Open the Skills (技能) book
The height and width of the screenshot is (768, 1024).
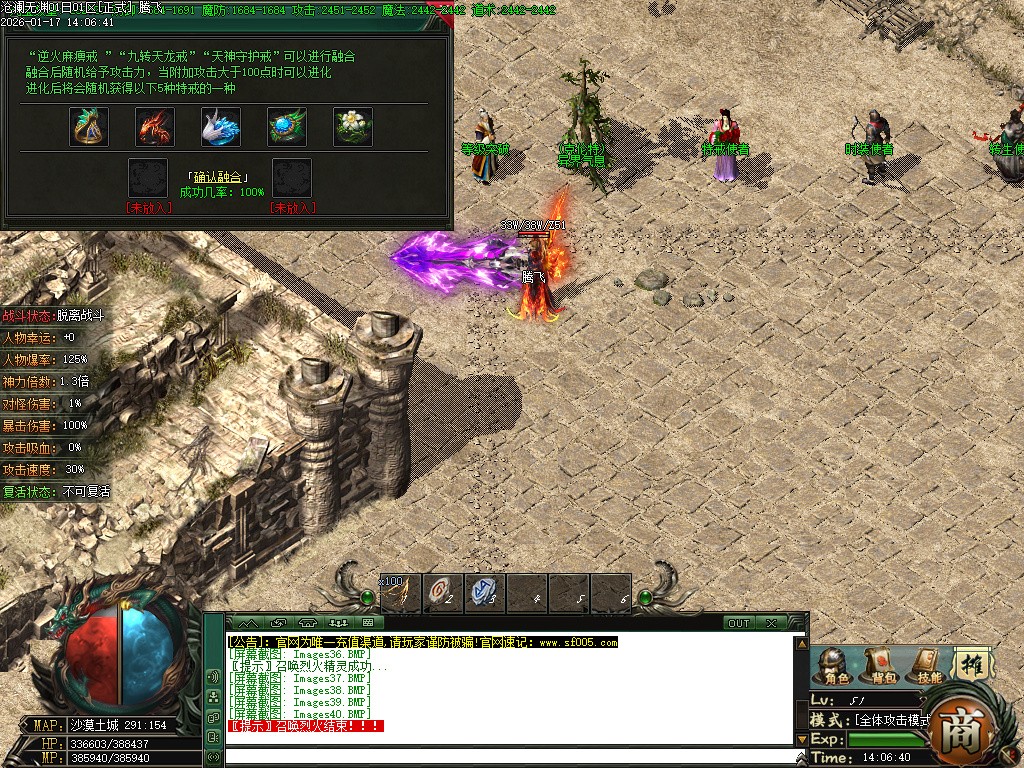(928, 667)
